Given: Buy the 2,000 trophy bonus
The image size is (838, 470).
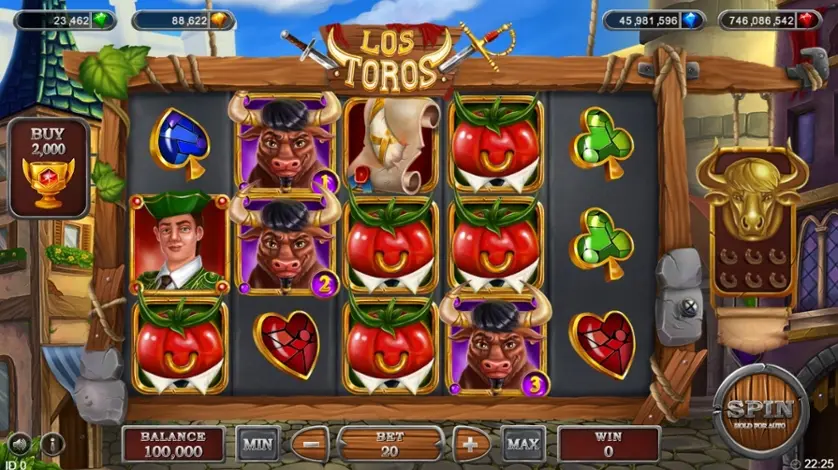Looking at the screenshot, I should (46, 168).
